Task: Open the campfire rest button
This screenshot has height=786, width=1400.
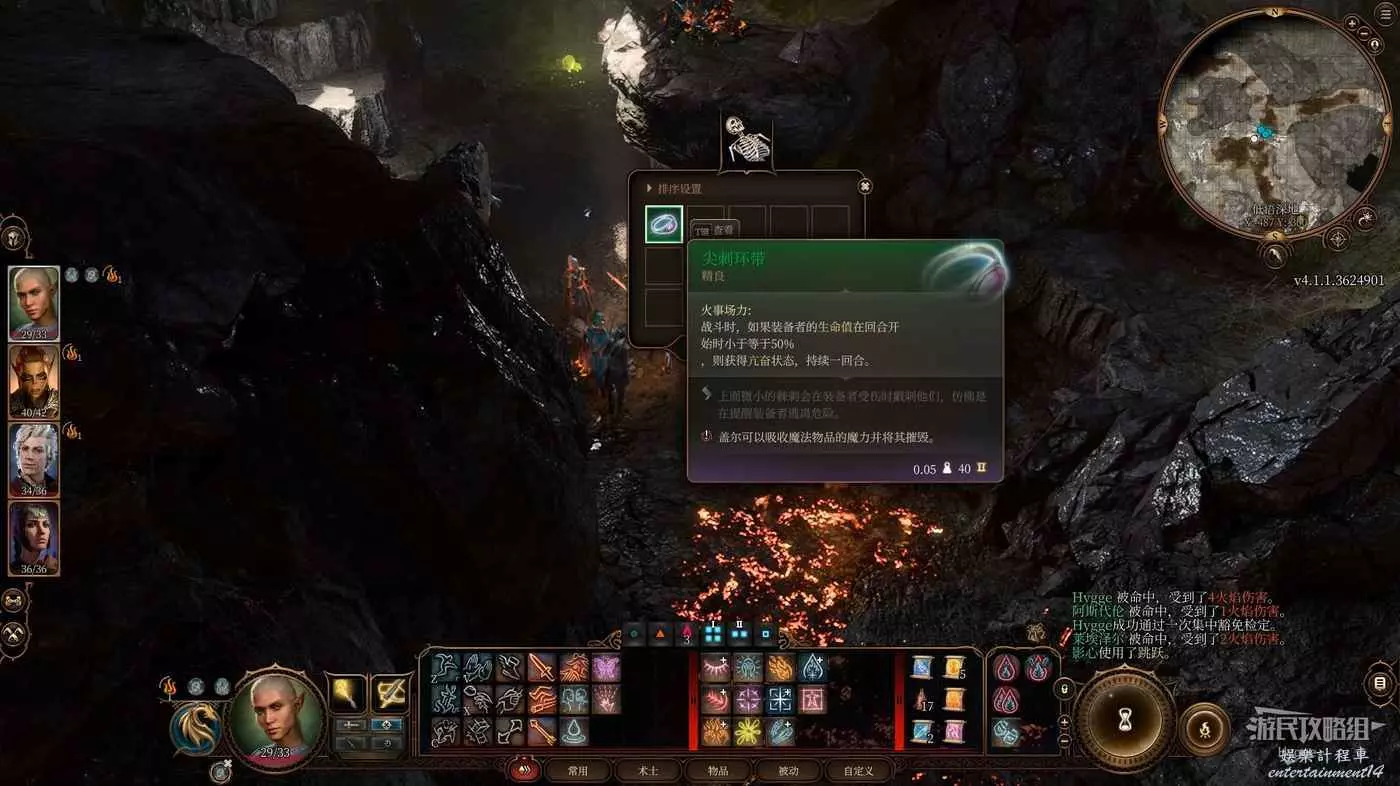Action: 1204,727
